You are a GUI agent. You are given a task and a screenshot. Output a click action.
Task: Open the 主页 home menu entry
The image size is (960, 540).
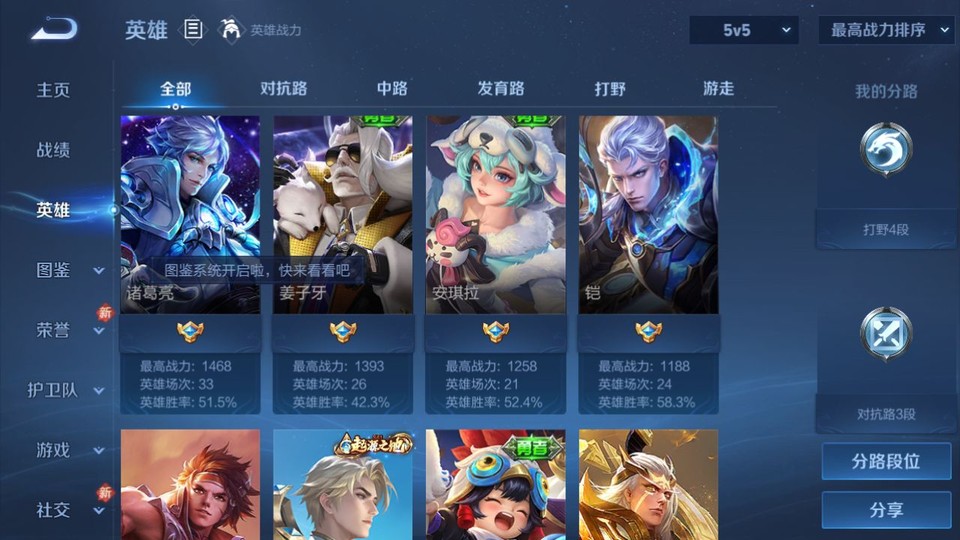pos(54,90)
